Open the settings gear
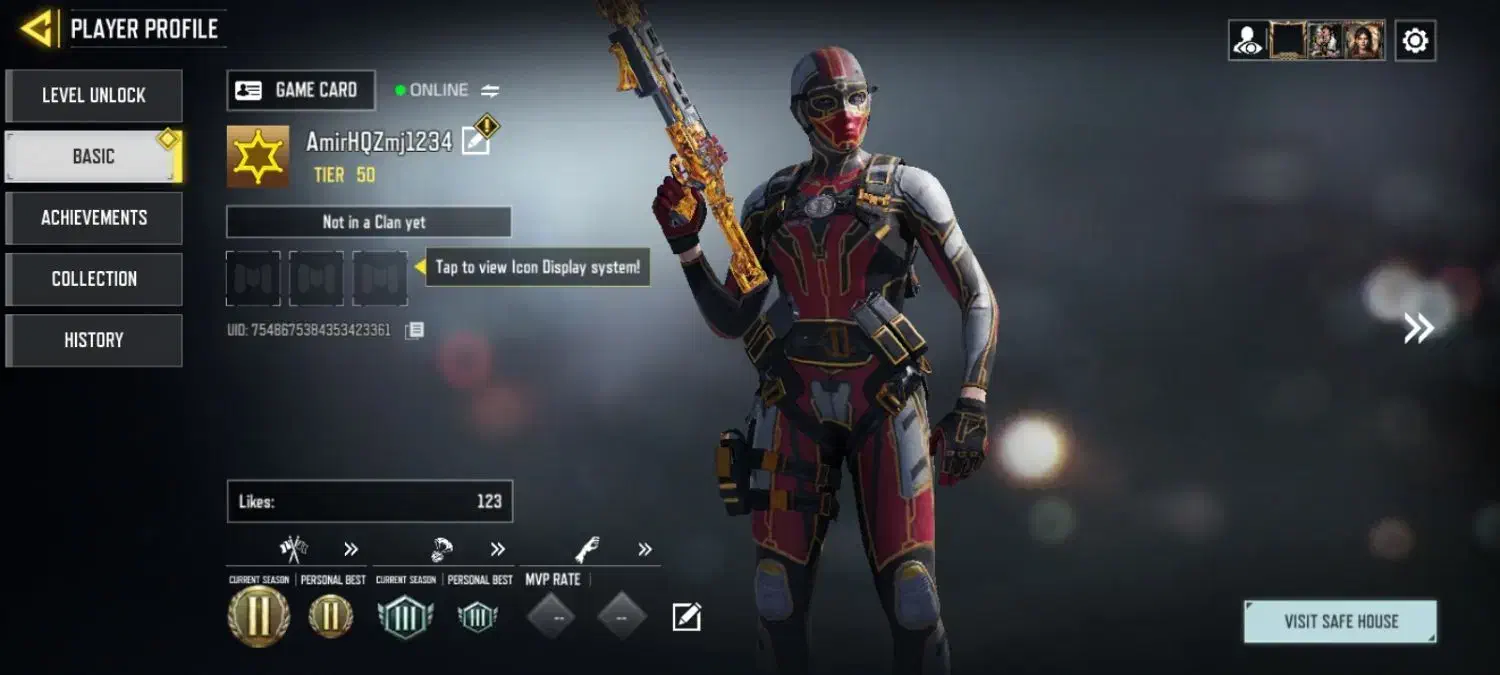 point(1415,41)
